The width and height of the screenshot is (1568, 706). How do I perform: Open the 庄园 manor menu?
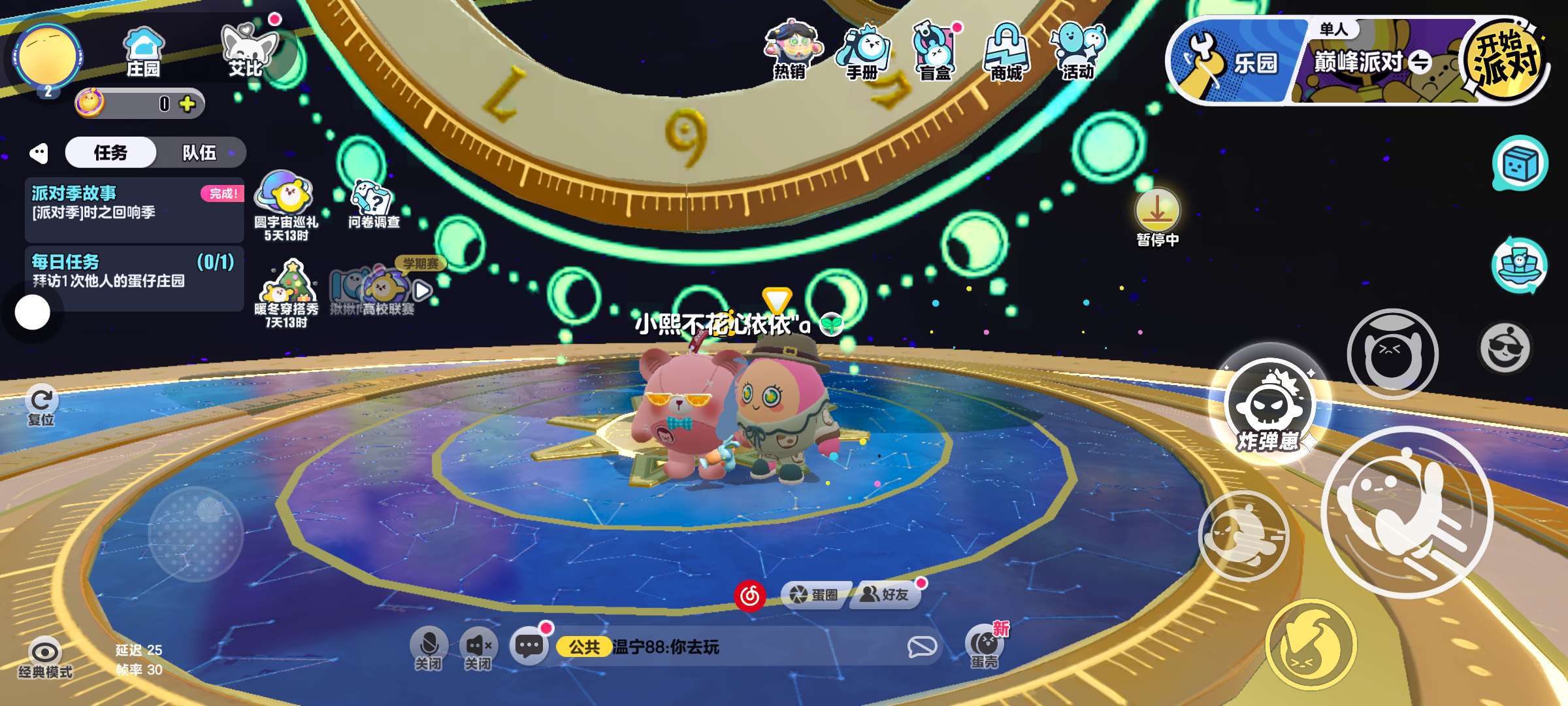[143, 52]
